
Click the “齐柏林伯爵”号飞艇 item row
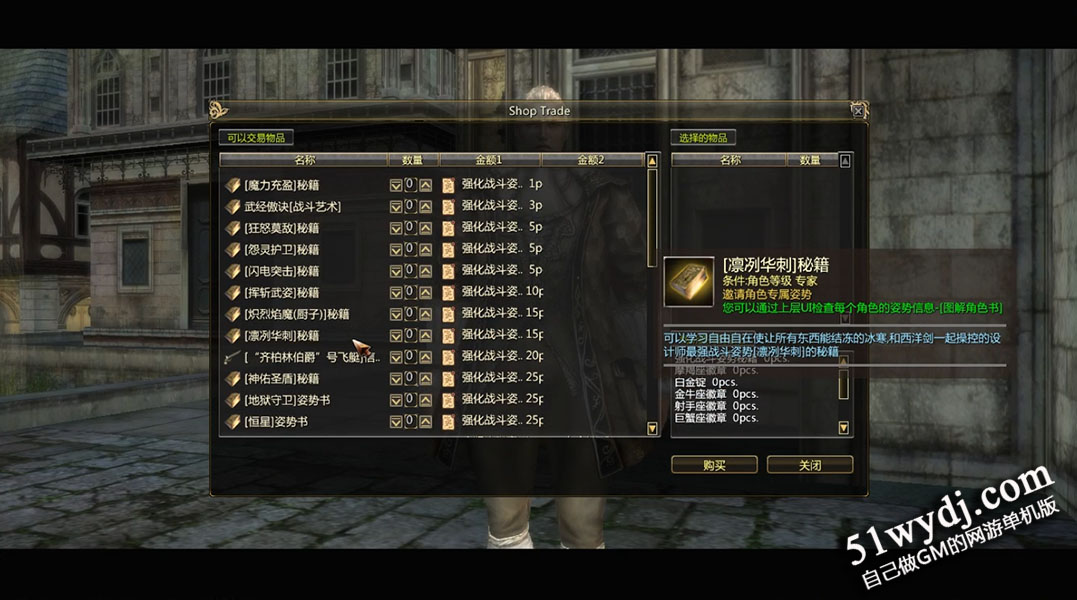312,357
